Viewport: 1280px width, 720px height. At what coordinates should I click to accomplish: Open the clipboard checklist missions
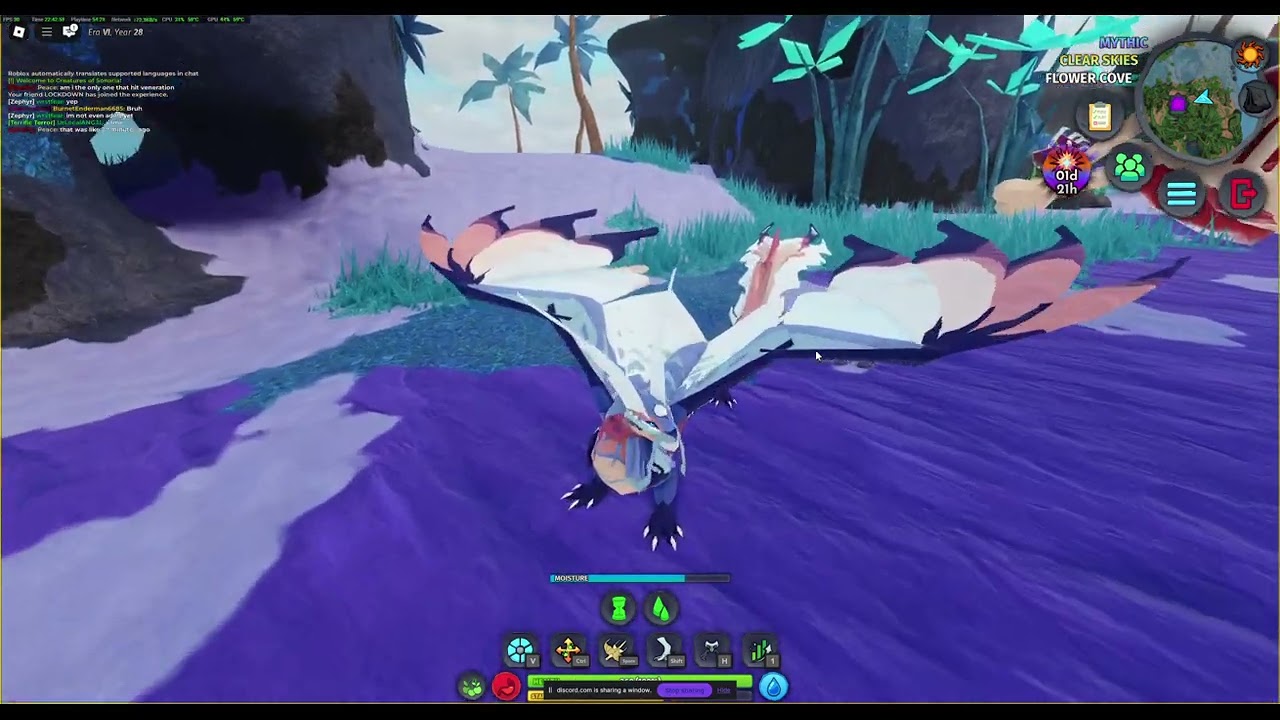click(1100, 117)
